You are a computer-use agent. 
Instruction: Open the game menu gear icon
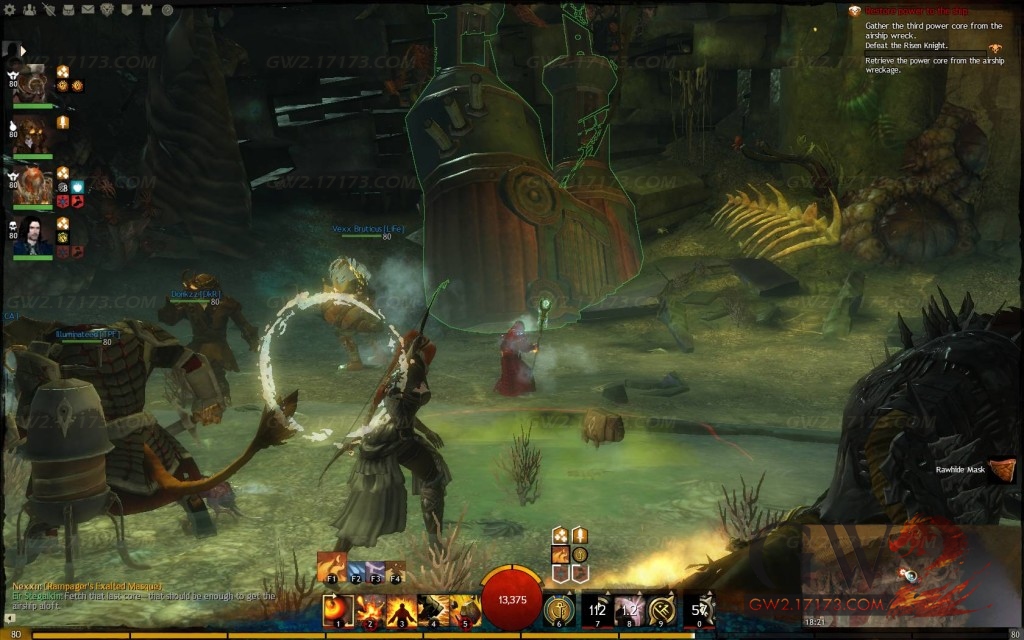coord(8,10)
